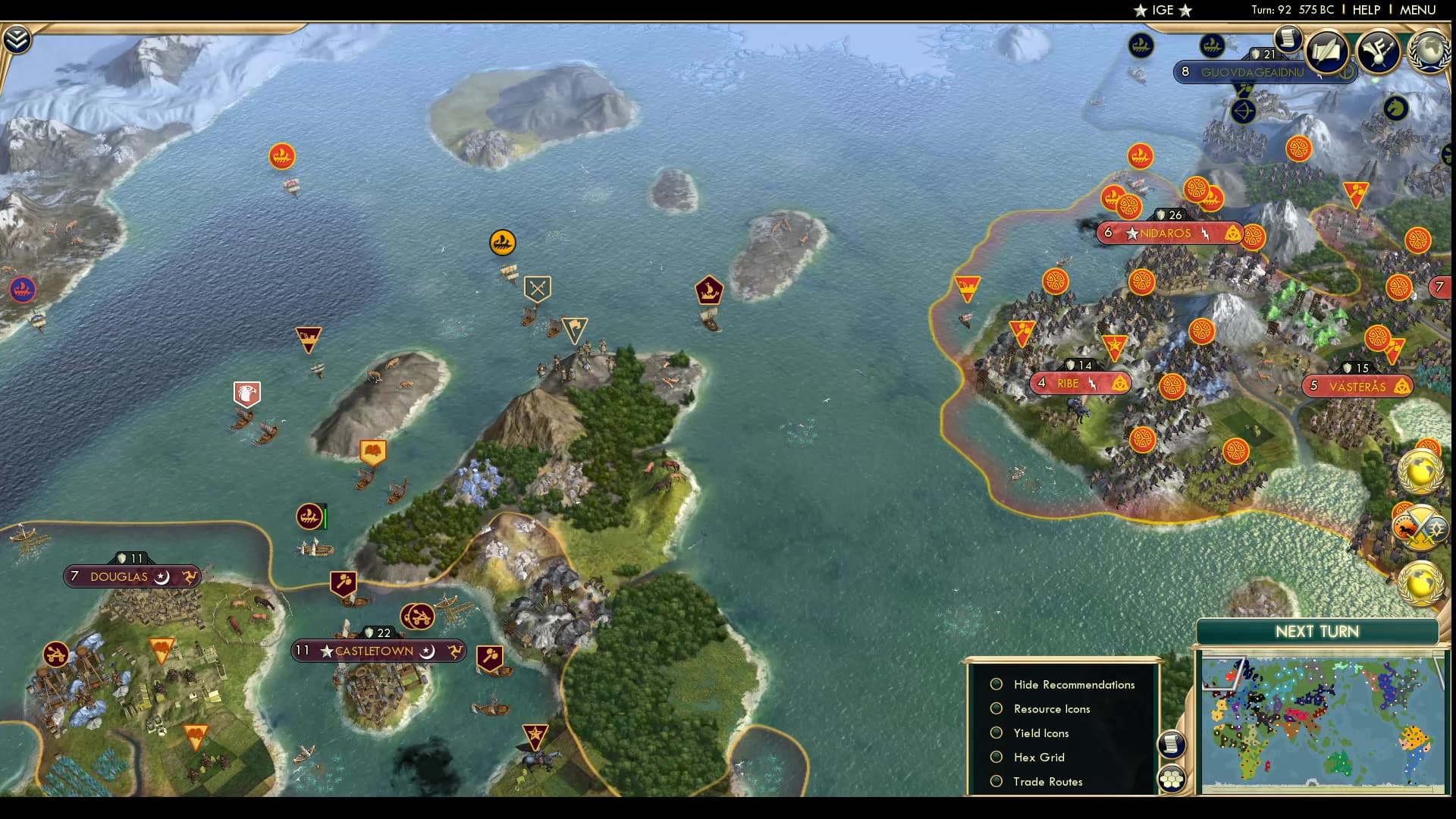Select the mounted unit horse icon near Guovdageaidnu
The height and width of the screenshot is (819, 1456).
tap(1395, 108)
